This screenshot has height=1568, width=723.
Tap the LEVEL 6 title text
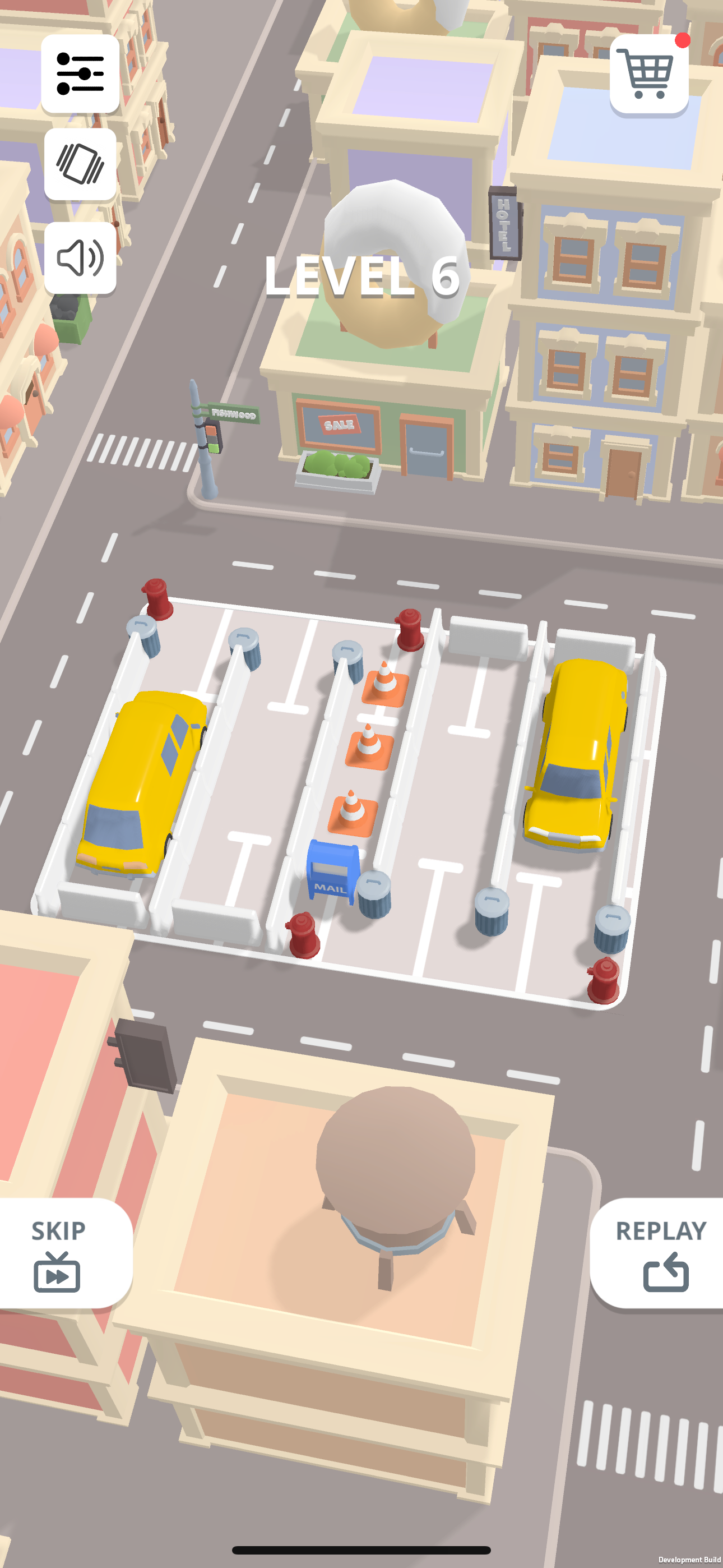[361, 278]
